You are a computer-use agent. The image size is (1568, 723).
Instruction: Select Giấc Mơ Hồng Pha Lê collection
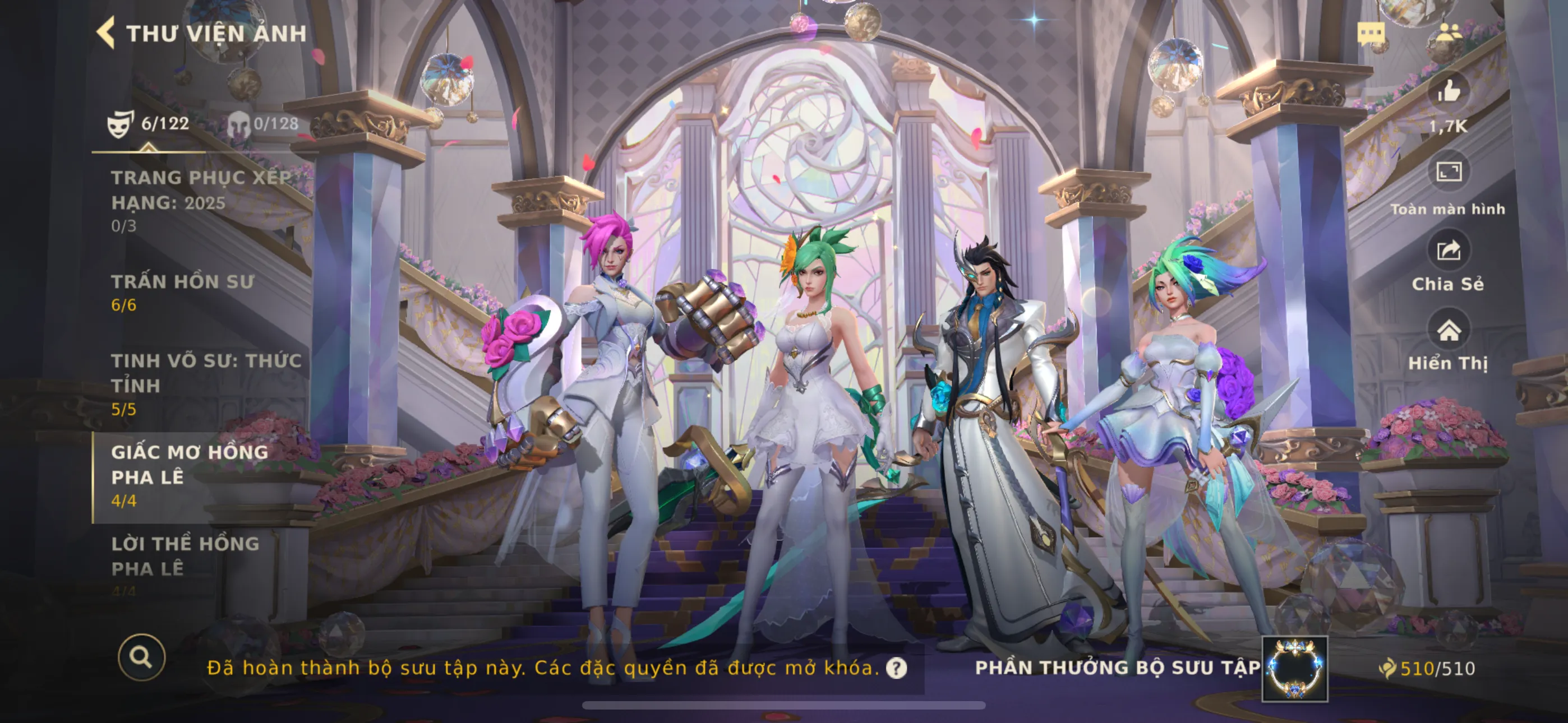point(190,476)
